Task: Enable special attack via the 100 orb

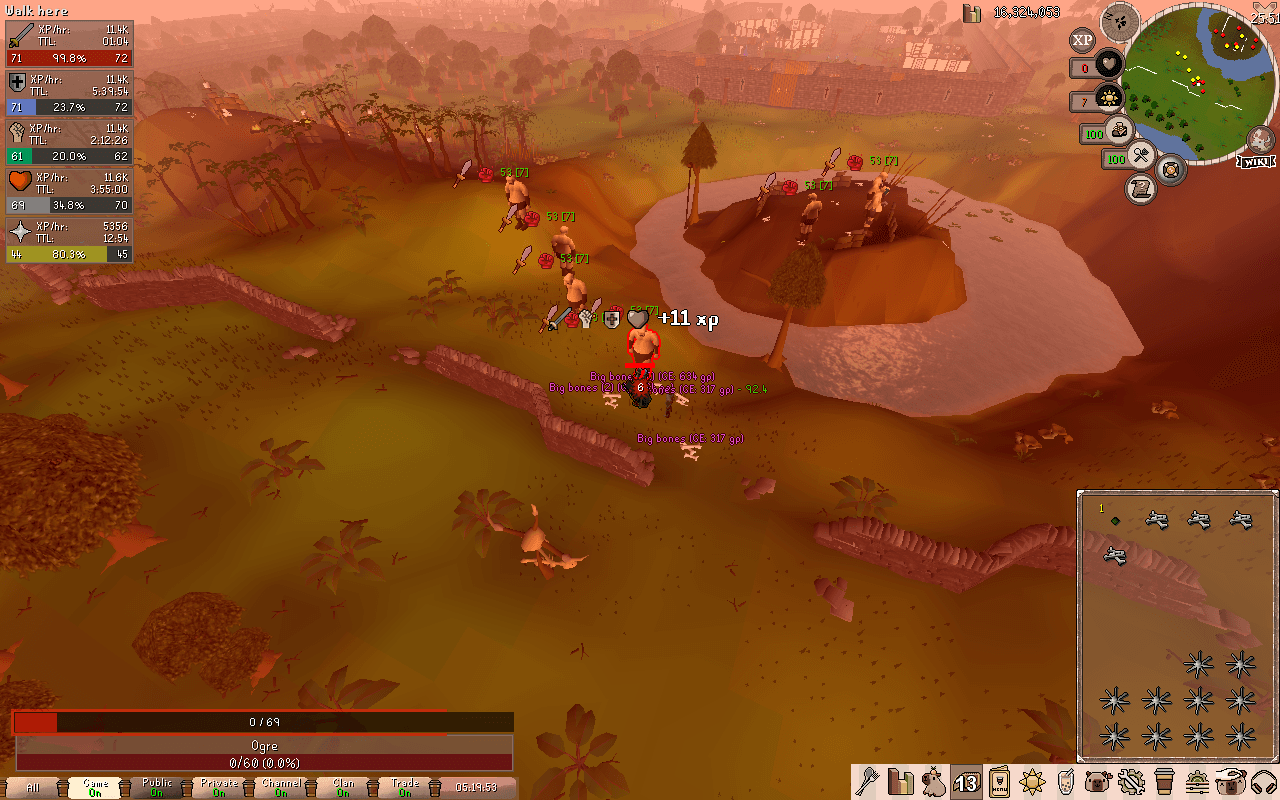Action: [x=1141, y=156]
